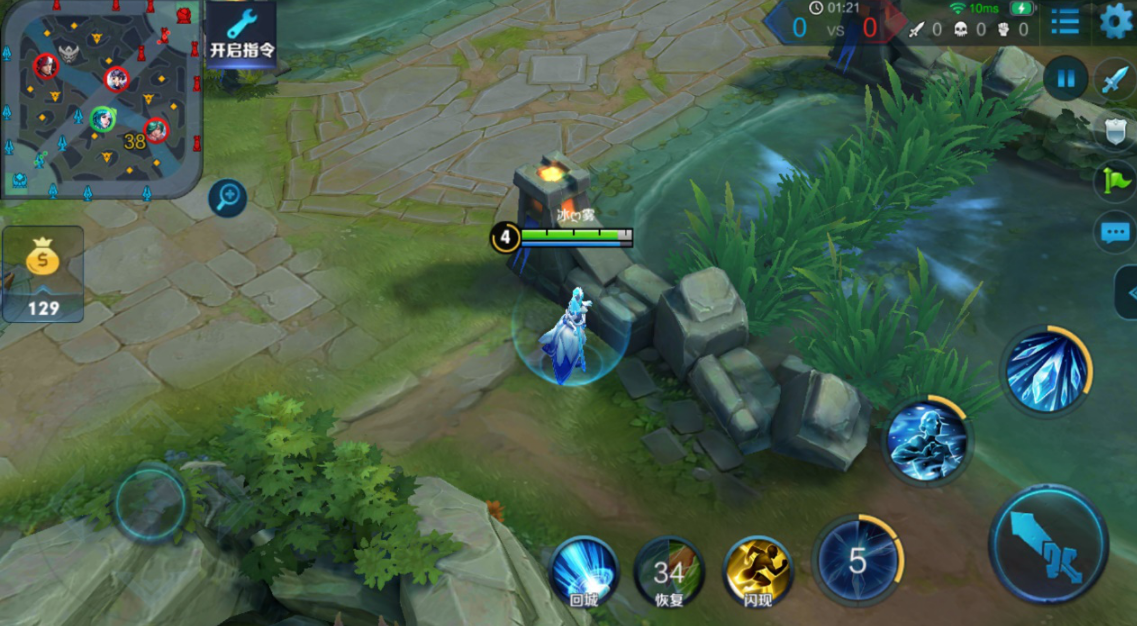Image resolution: width=1137 pixels, height=626 pixels.
Task: Send the green flag rally signal
Action: [x=1116, y=181]
